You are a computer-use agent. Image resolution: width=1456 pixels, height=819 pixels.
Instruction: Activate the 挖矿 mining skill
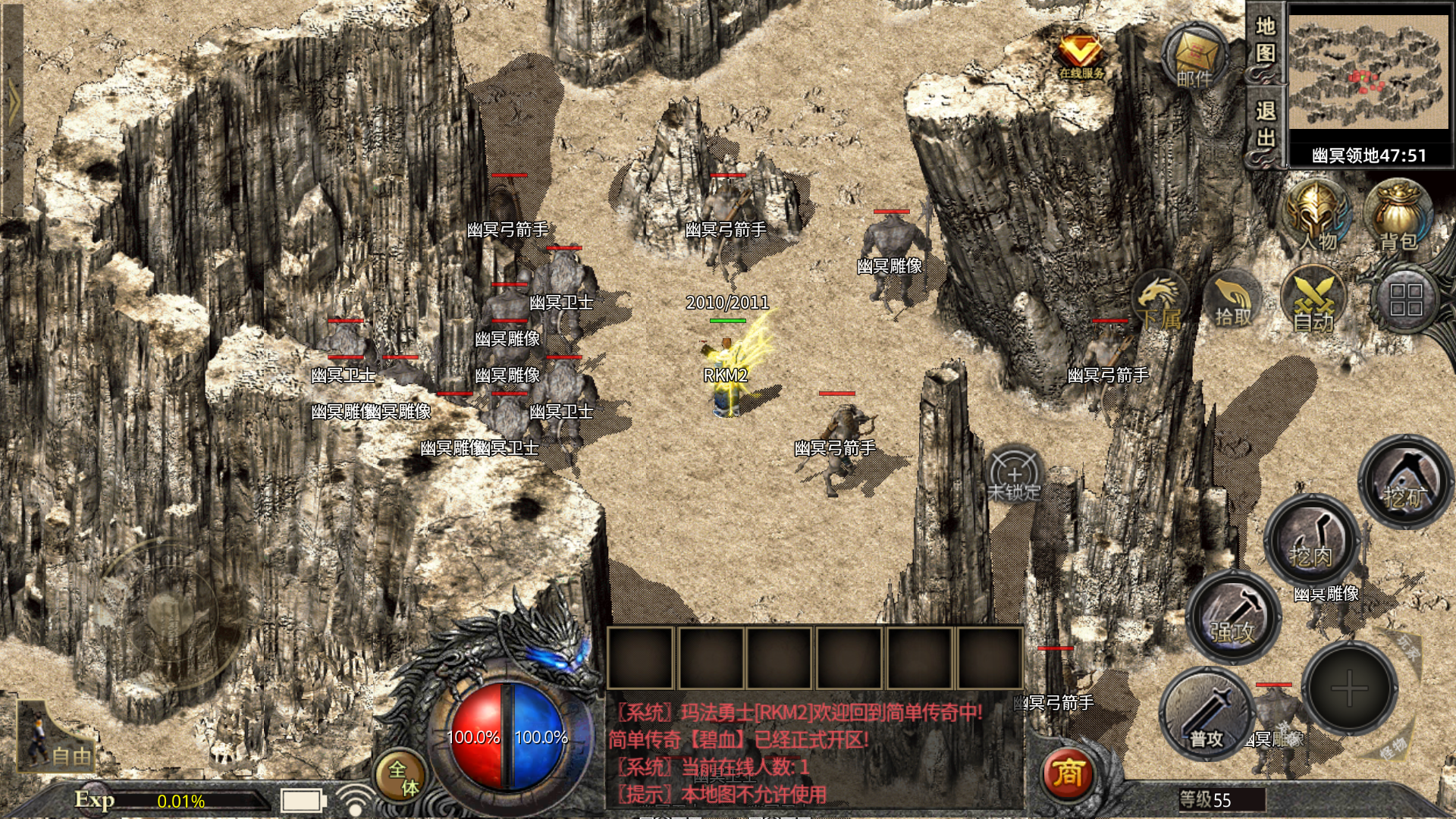tap(1405, 482)
